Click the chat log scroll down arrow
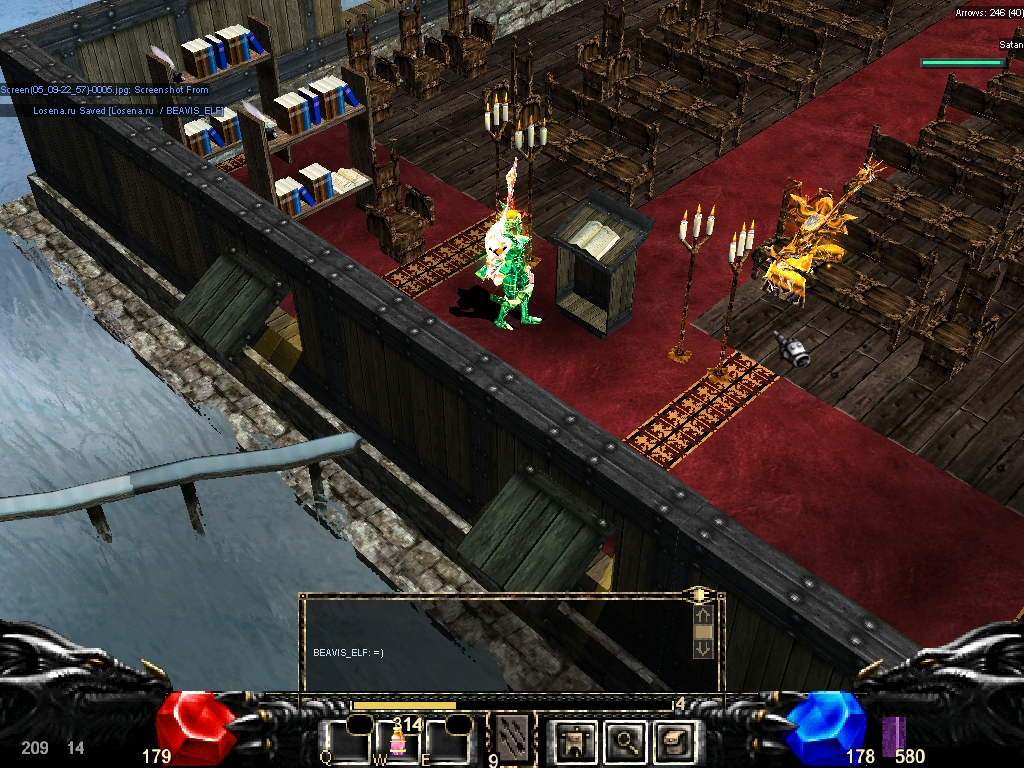The height and width of the screenshot is (768, 1024). click(x=703, y=648)
